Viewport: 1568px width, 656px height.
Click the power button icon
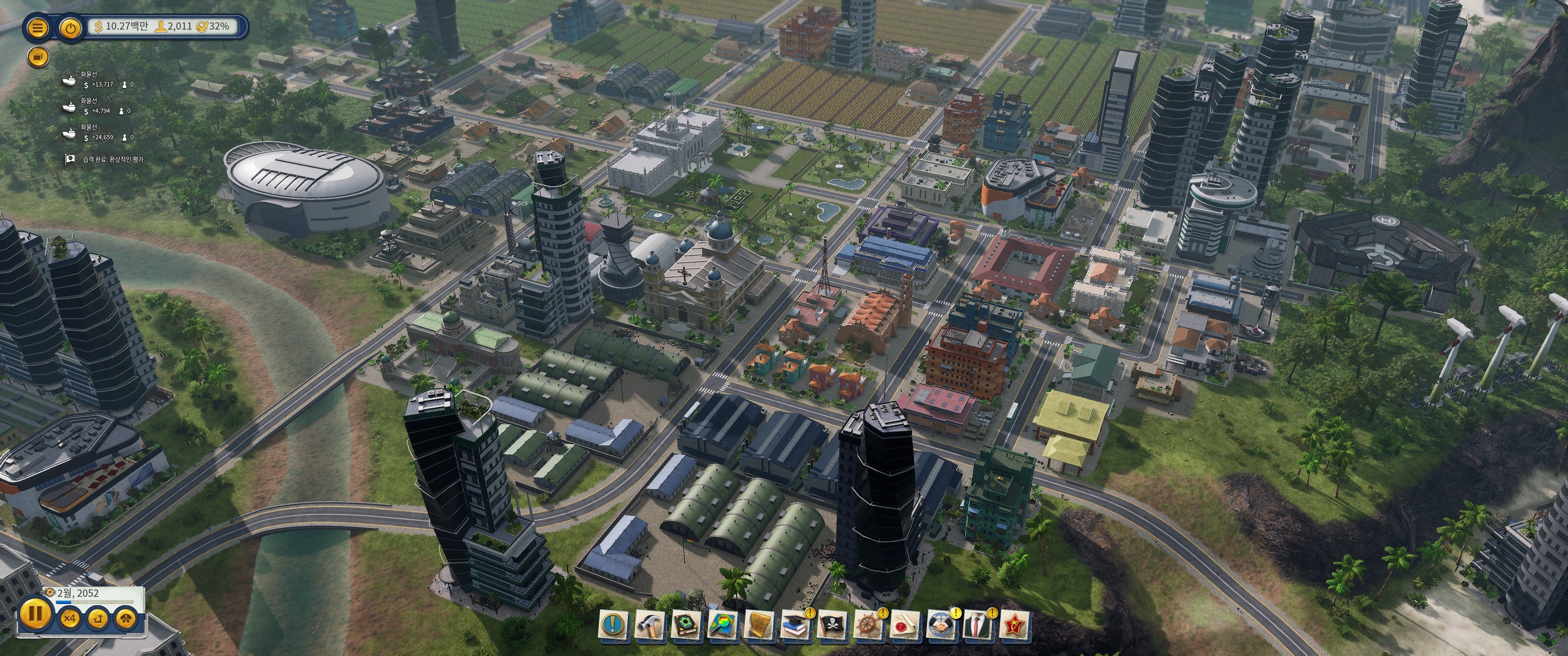[x=71, y=28]
